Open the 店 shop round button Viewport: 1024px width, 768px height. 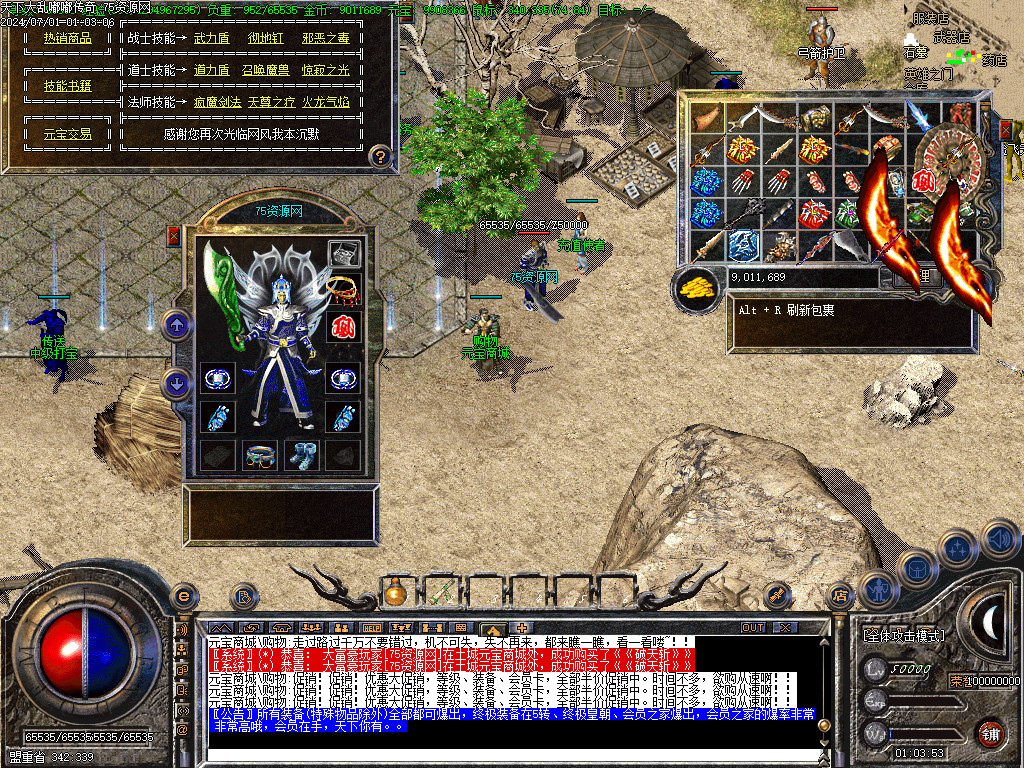[x=840, y=597]
